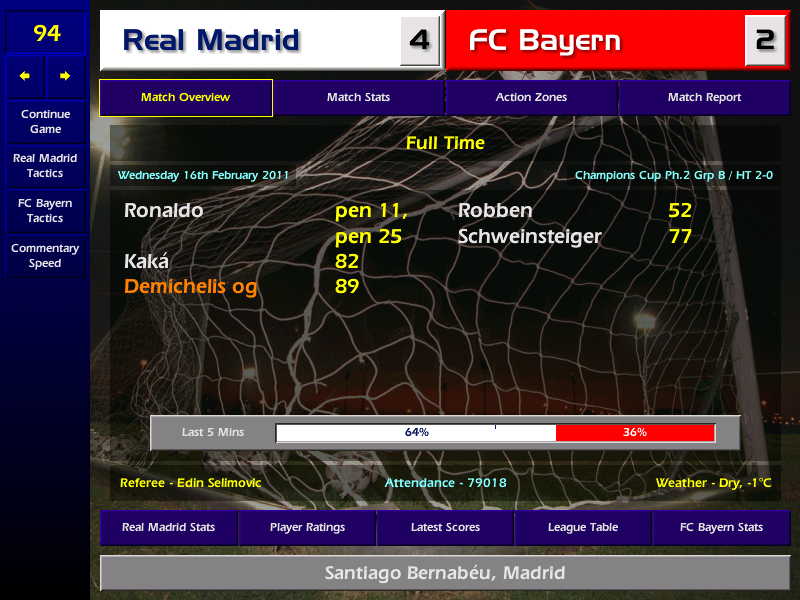Click the right arrow navigation button
800x600 pixels.
point(66,76)
